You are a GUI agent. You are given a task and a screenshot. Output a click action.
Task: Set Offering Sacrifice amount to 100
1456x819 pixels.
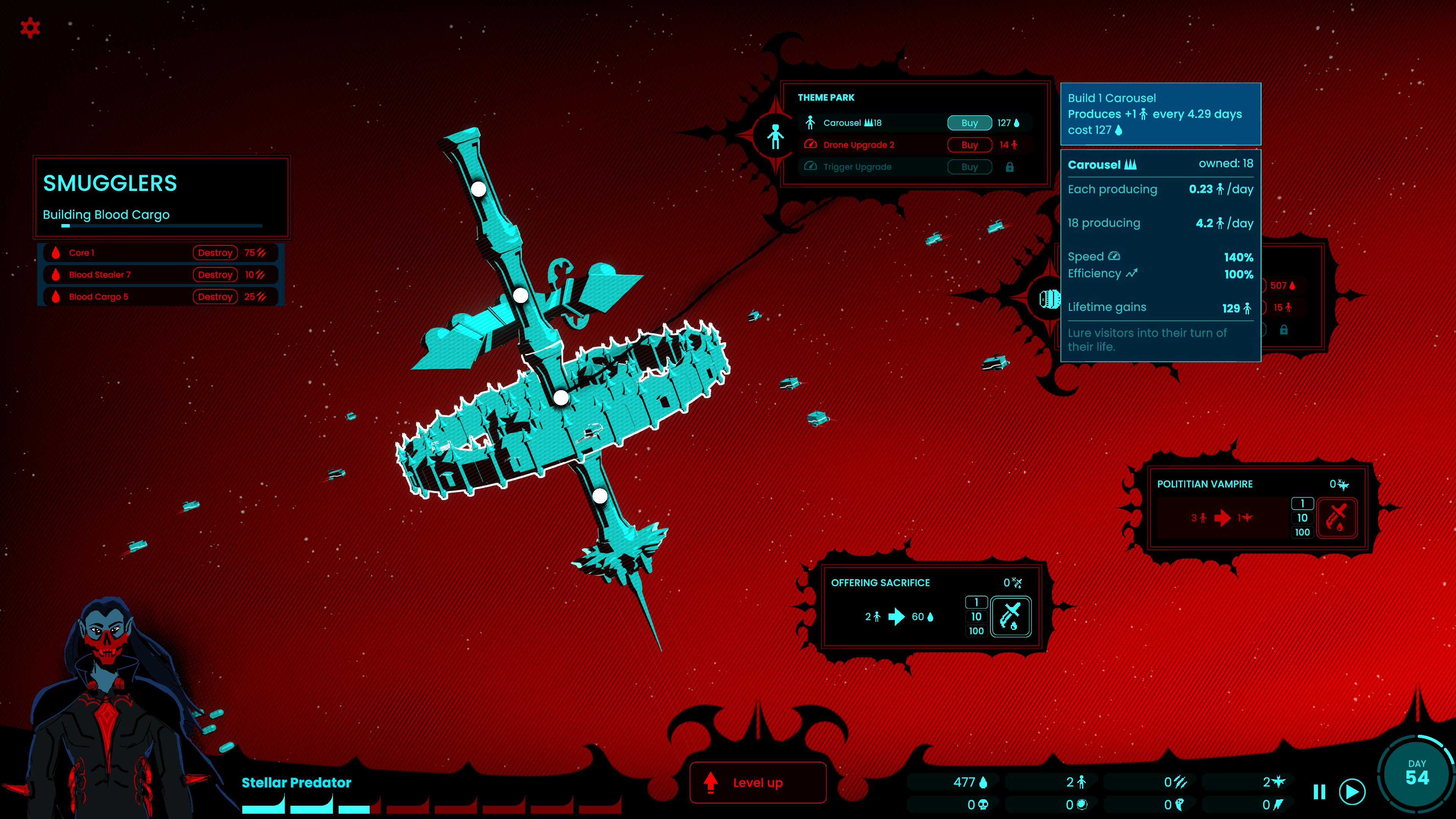pos(976,631)
